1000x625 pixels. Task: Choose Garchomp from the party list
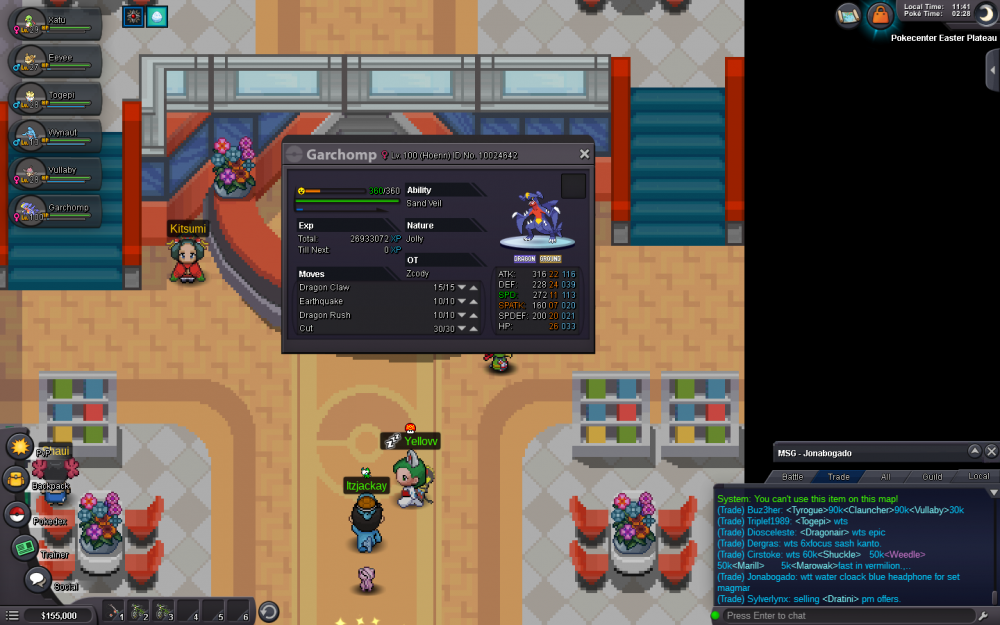pos(52,211)
